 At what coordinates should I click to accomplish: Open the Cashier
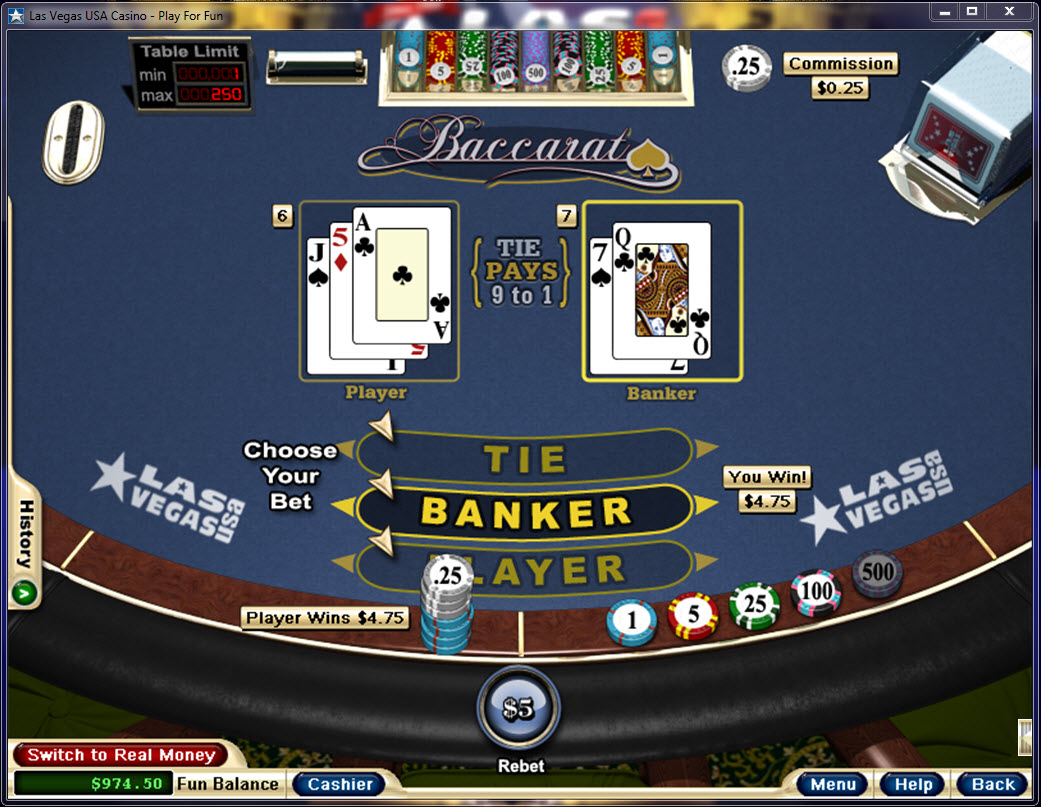coord(340,784)
